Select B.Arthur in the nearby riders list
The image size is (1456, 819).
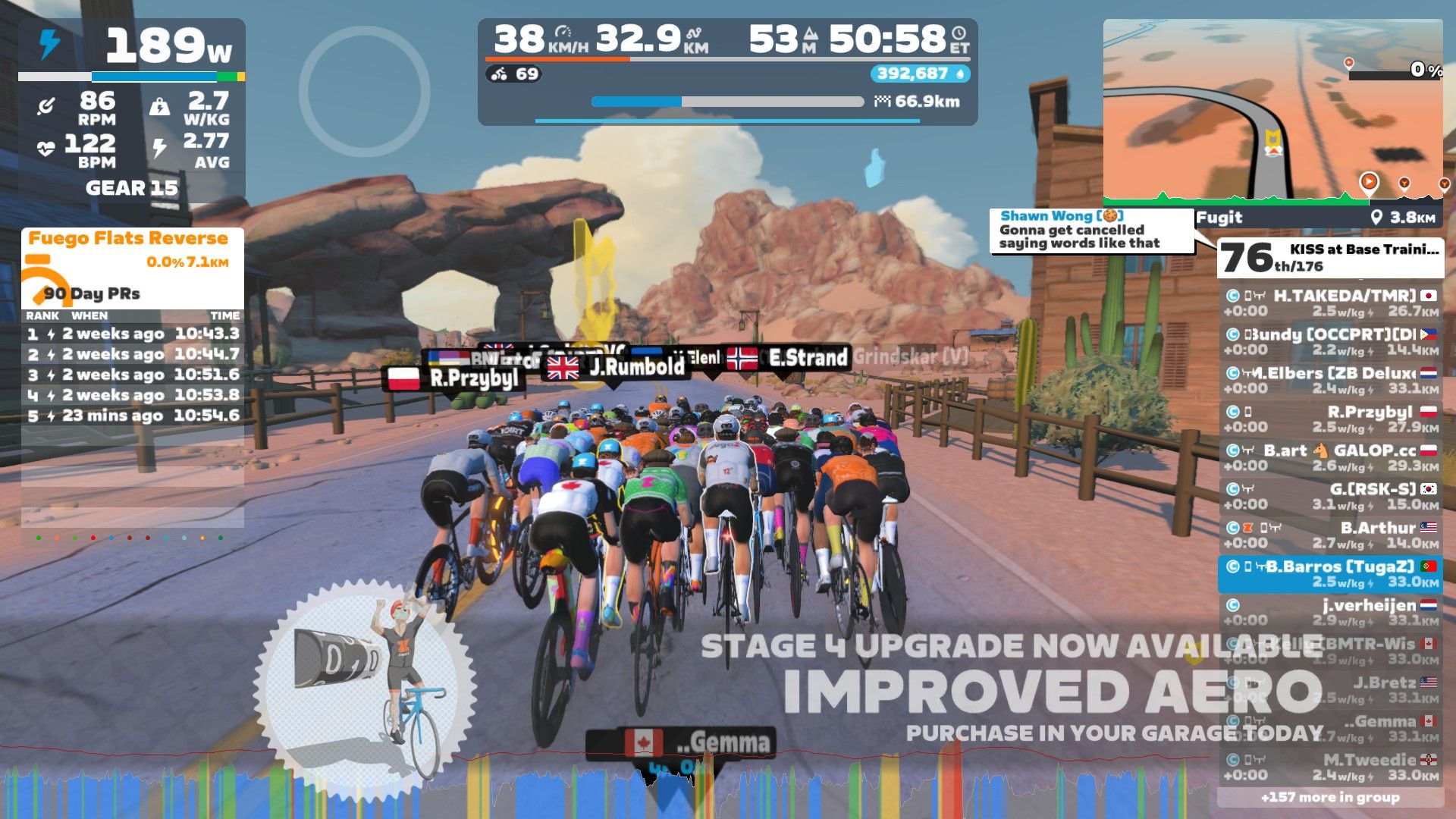coord(1330,535)
